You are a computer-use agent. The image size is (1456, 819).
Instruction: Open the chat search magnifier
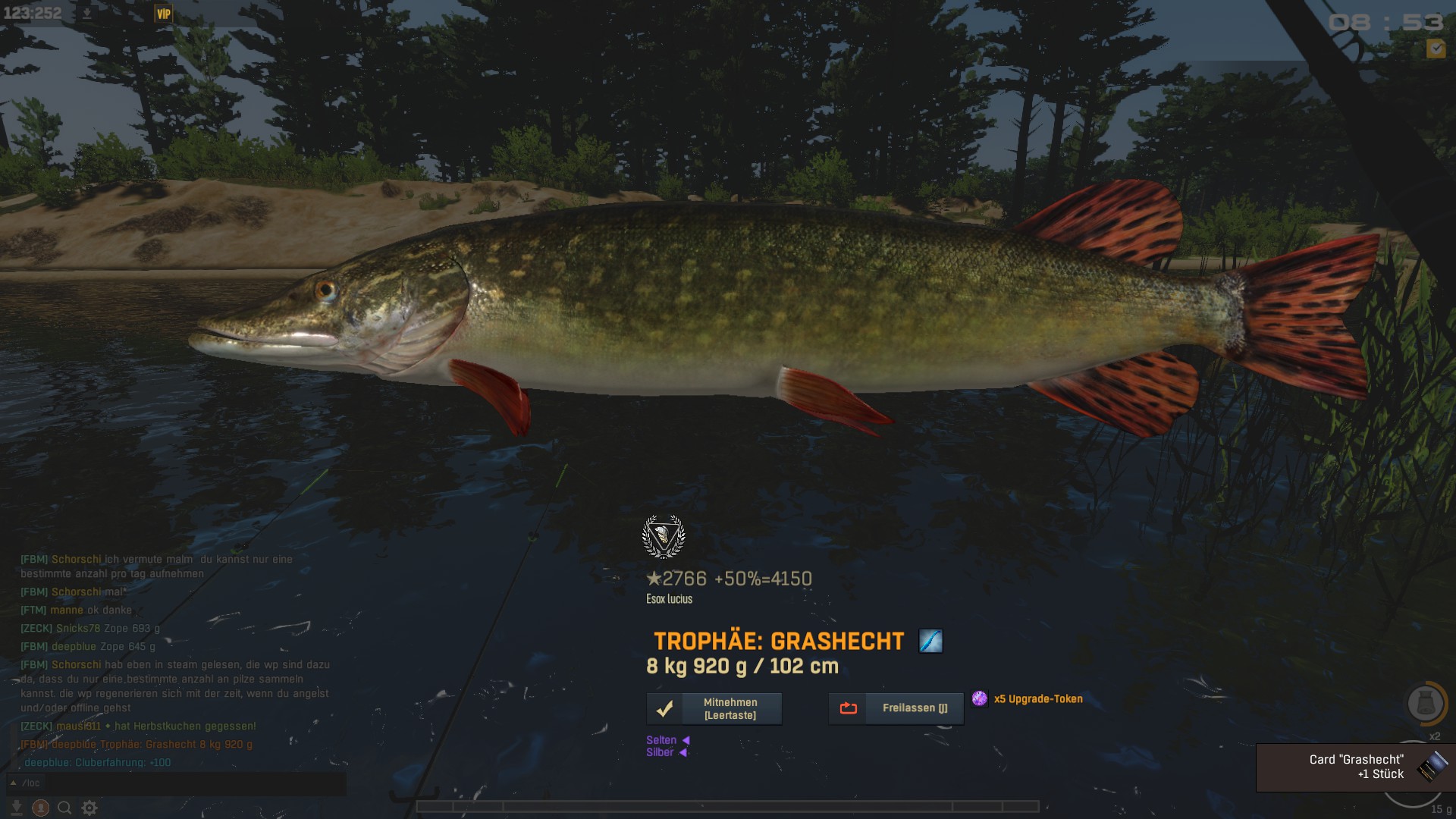coord(65,808)
